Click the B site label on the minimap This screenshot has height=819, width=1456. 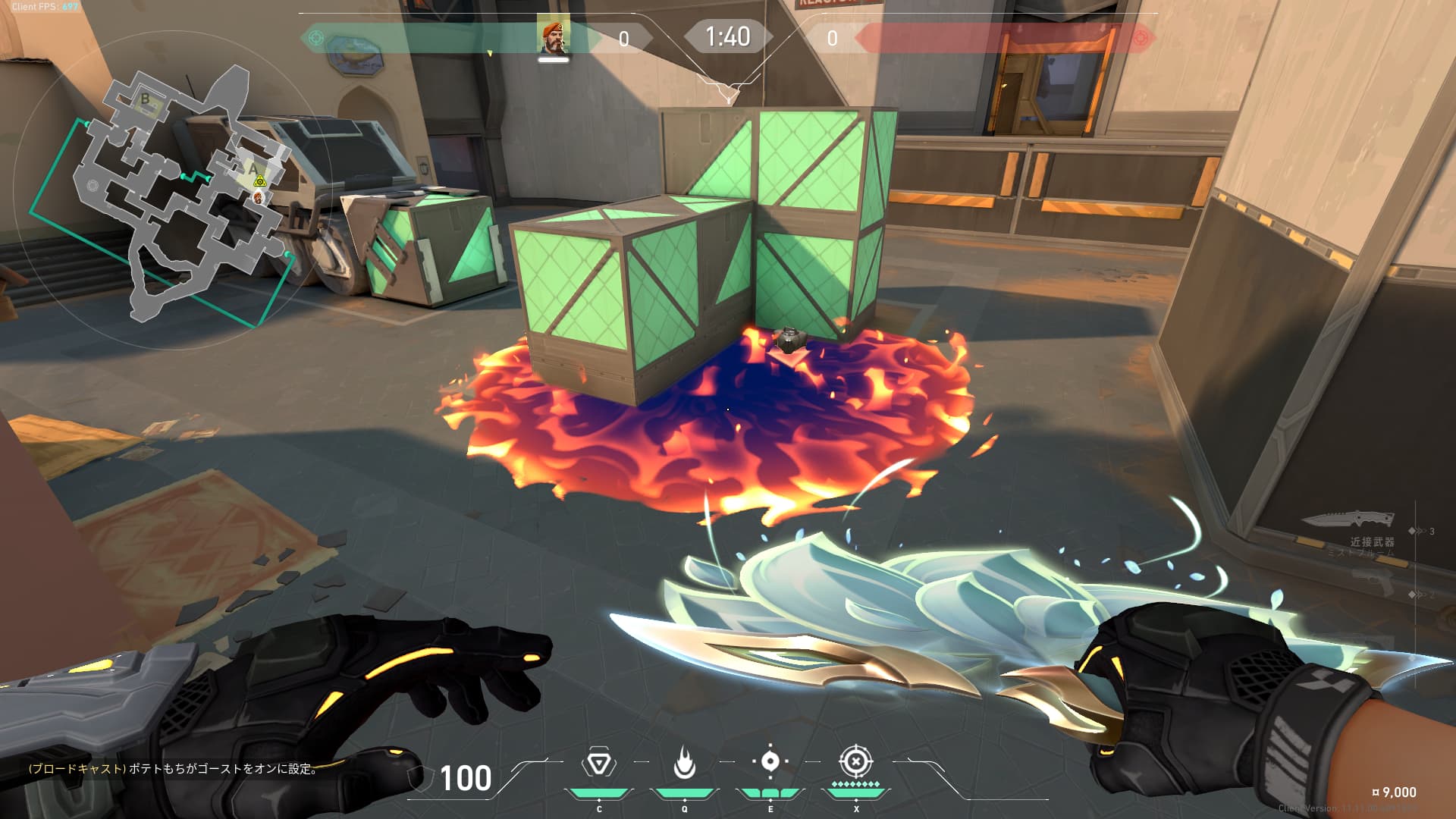(145, 99)
